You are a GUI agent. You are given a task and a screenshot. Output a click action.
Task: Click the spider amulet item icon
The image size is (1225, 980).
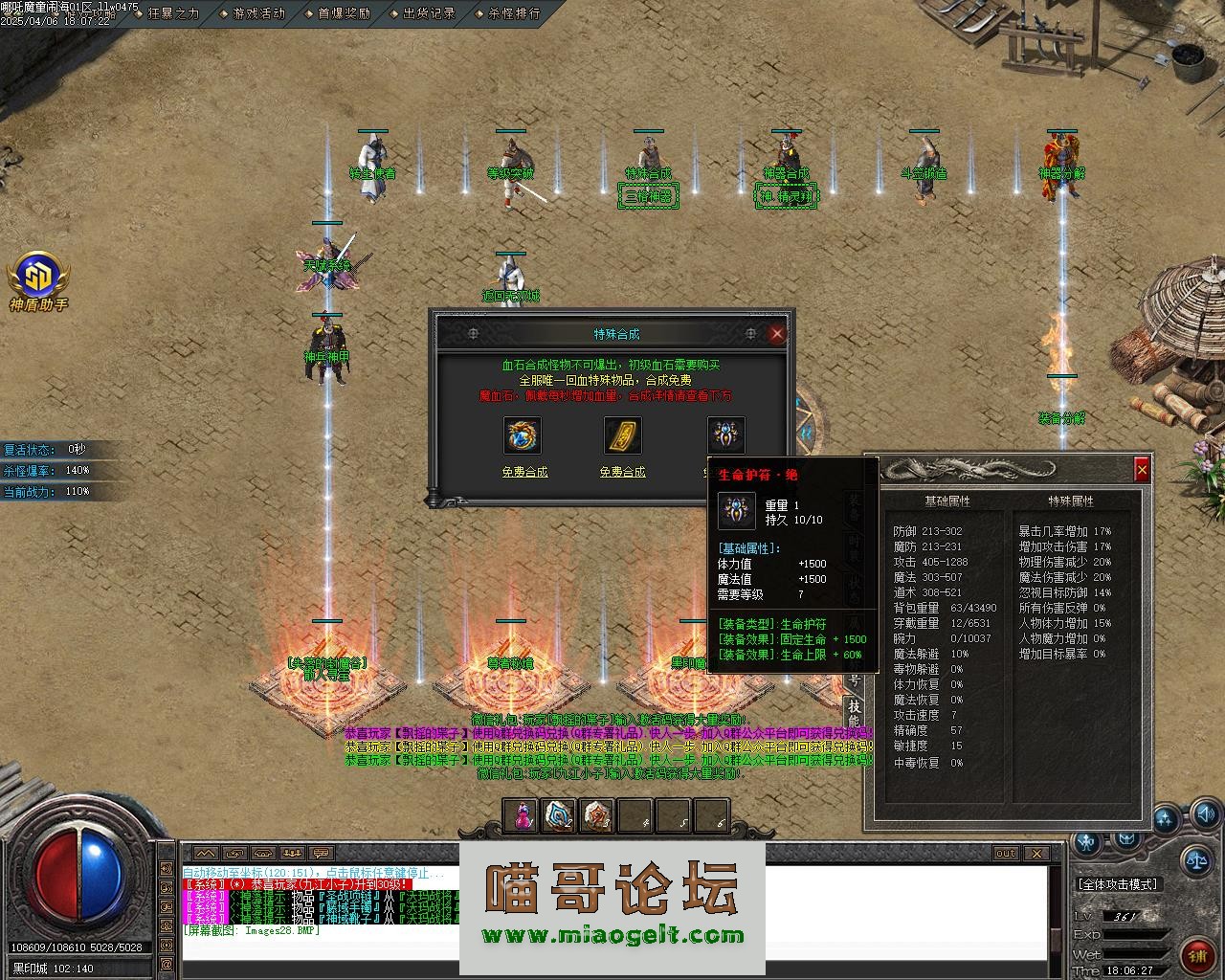[x=725, y=435]
